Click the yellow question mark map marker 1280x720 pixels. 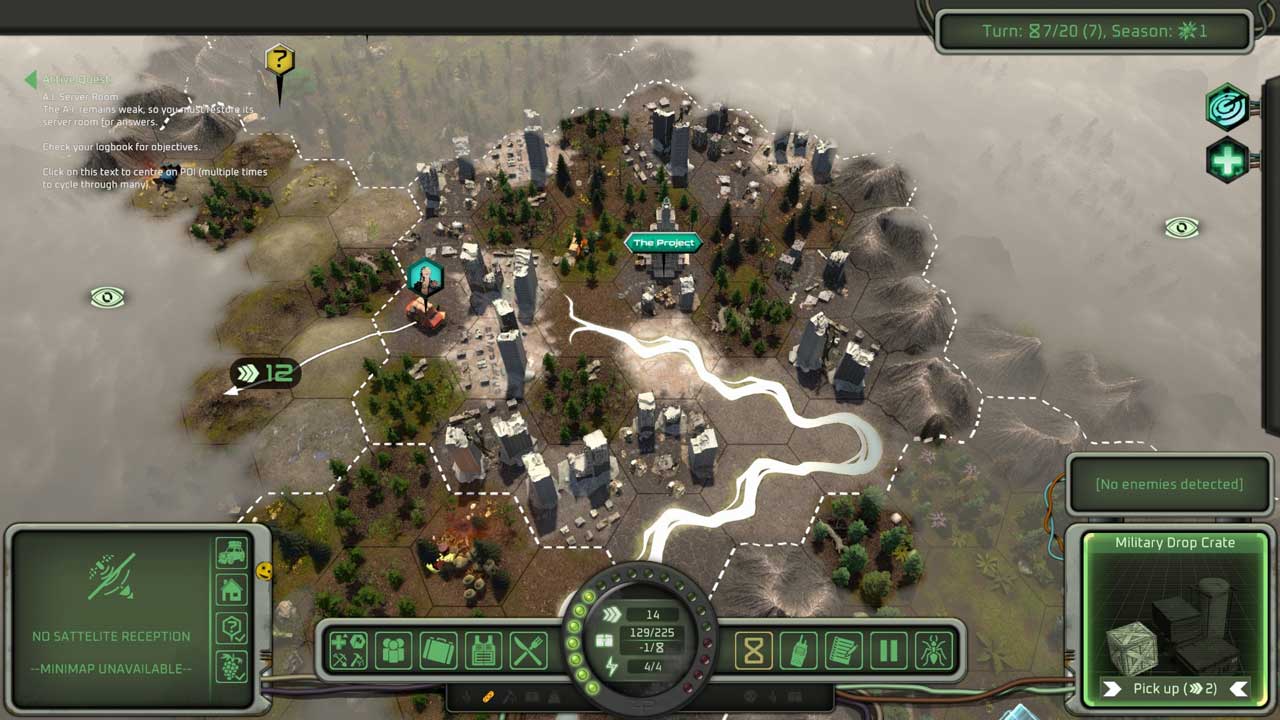click(280, 60)
